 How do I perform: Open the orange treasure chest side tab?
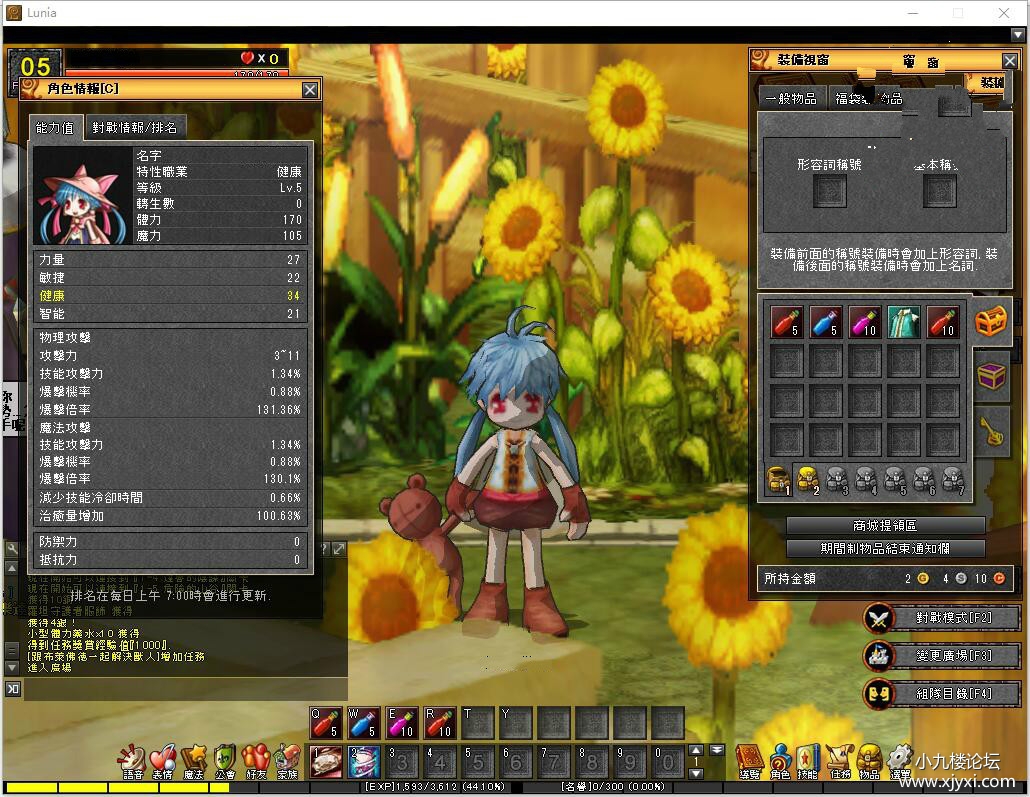(x=991, y=322)
